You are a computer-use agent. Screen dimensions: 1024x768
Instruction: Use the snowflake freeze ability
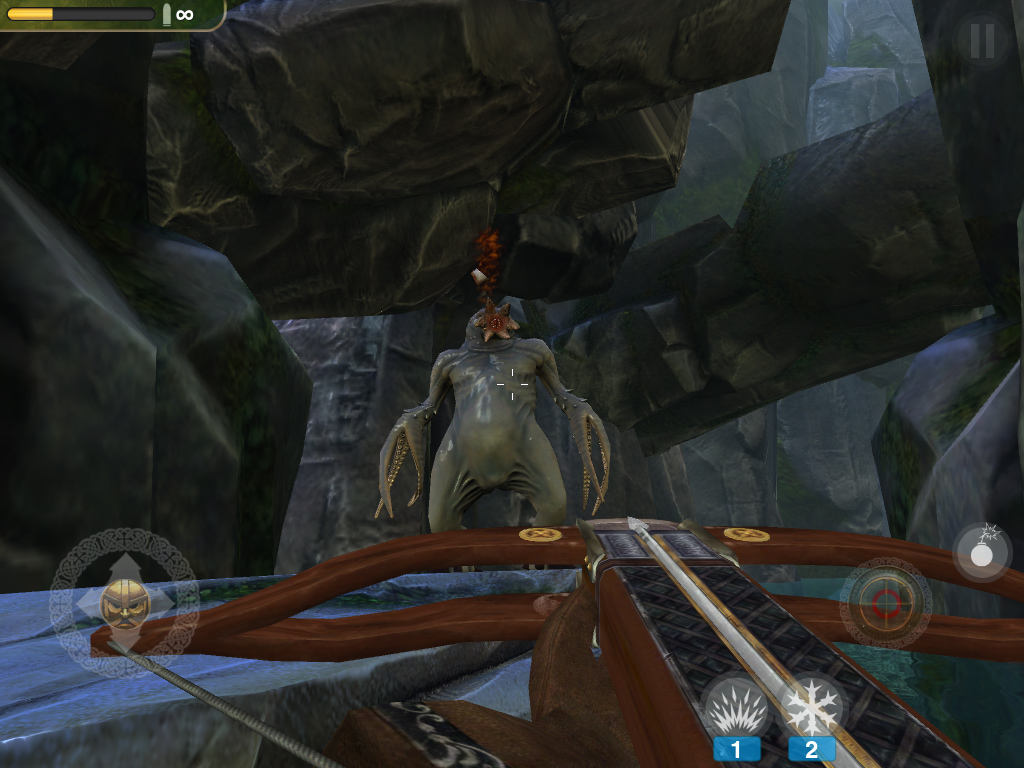(811, 709)
